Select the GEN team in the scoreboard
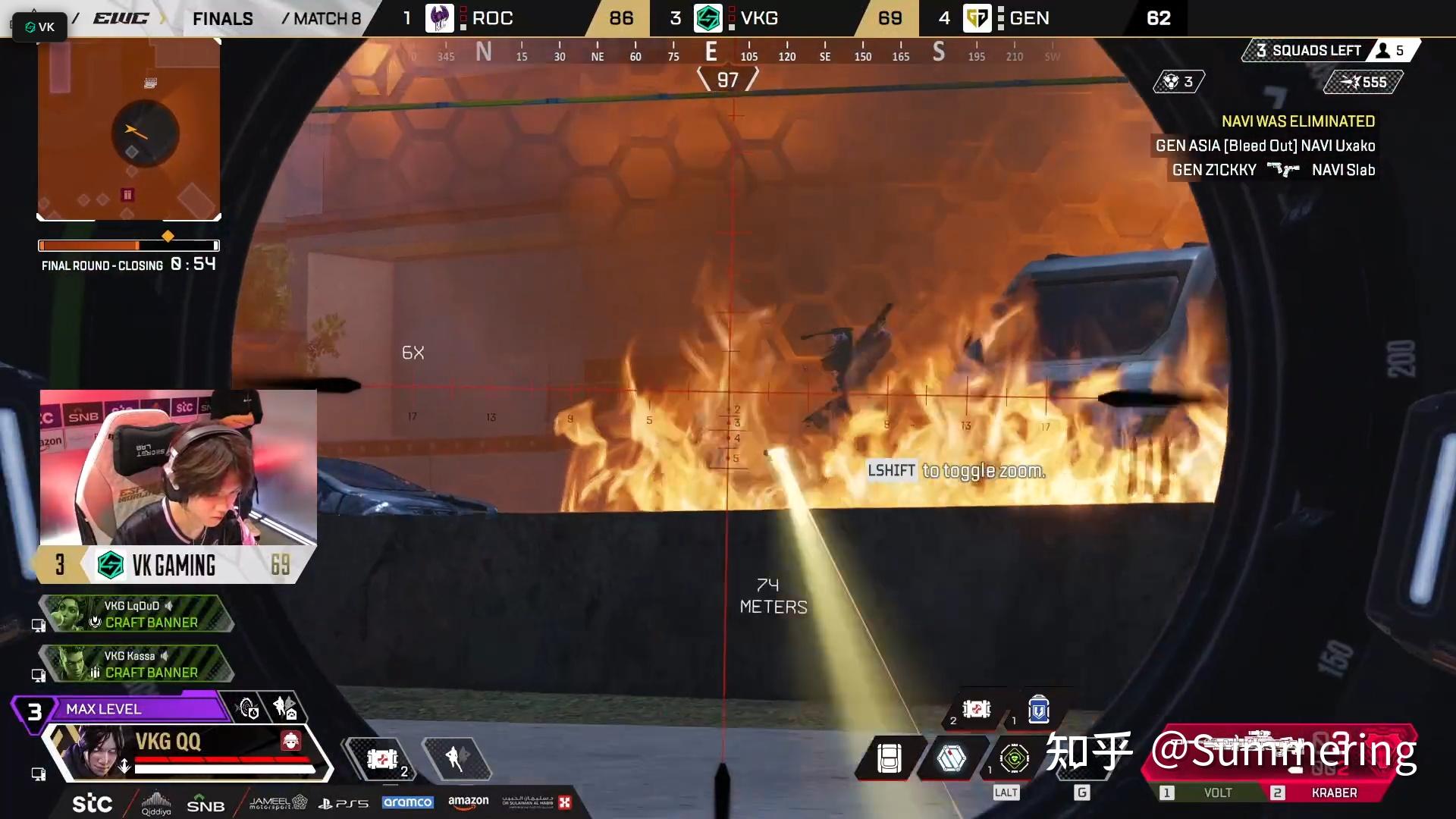Image resolution: width=1456 pixels, height=819 pixels. coord(1028,18)
